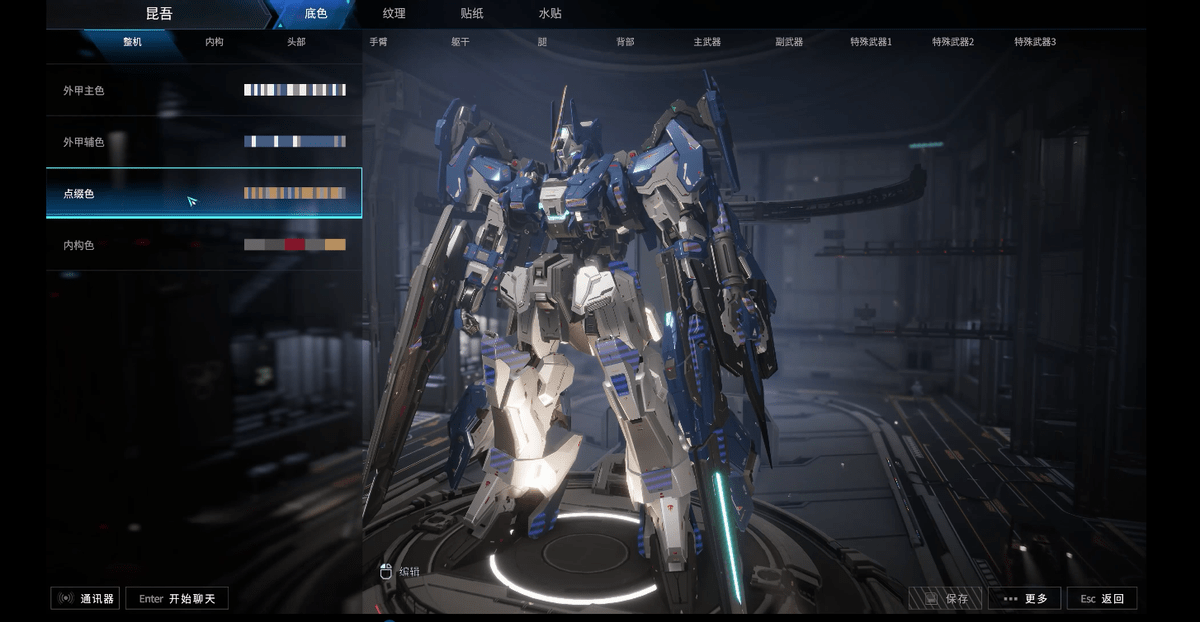Image resolution: width=1200 pixels, height=622 pixels.
Task: Click the 返回 (back) button
Action: click(1102, 599)
